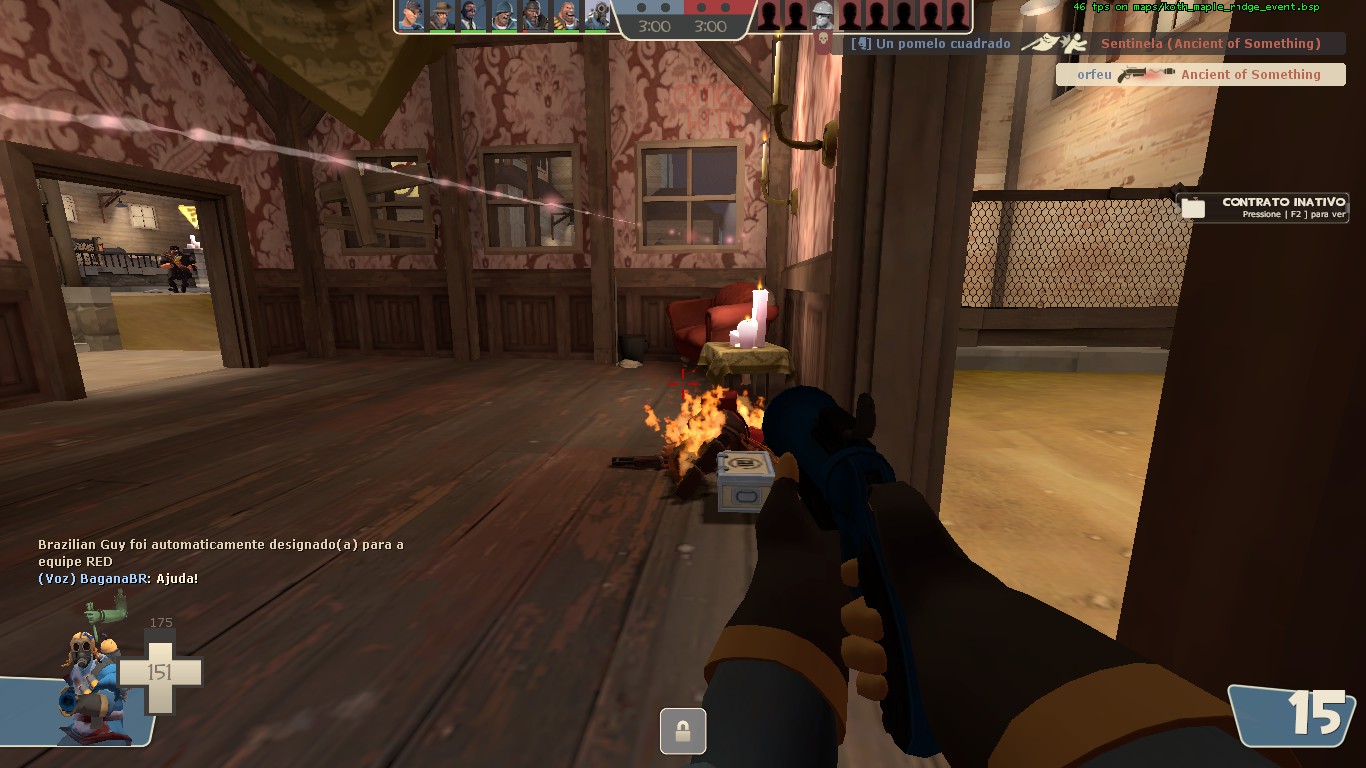Click the dead RED Engineer portrait
The image size is (1366, 768).
click(823, 15)
